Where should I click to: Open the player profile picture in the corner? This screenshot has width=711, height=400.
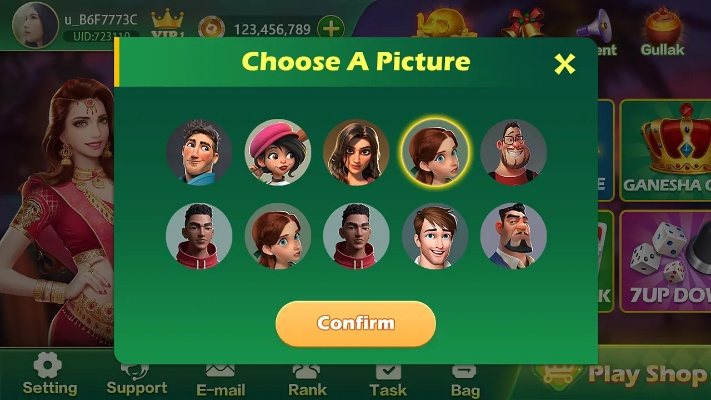tap(35, 24)
